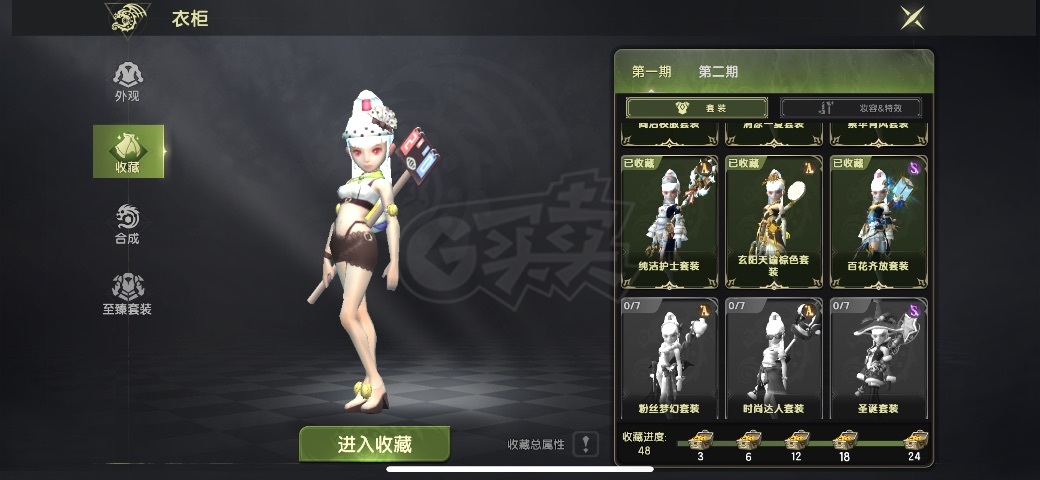Open the 合成 synthesis section

coord(127,224)
